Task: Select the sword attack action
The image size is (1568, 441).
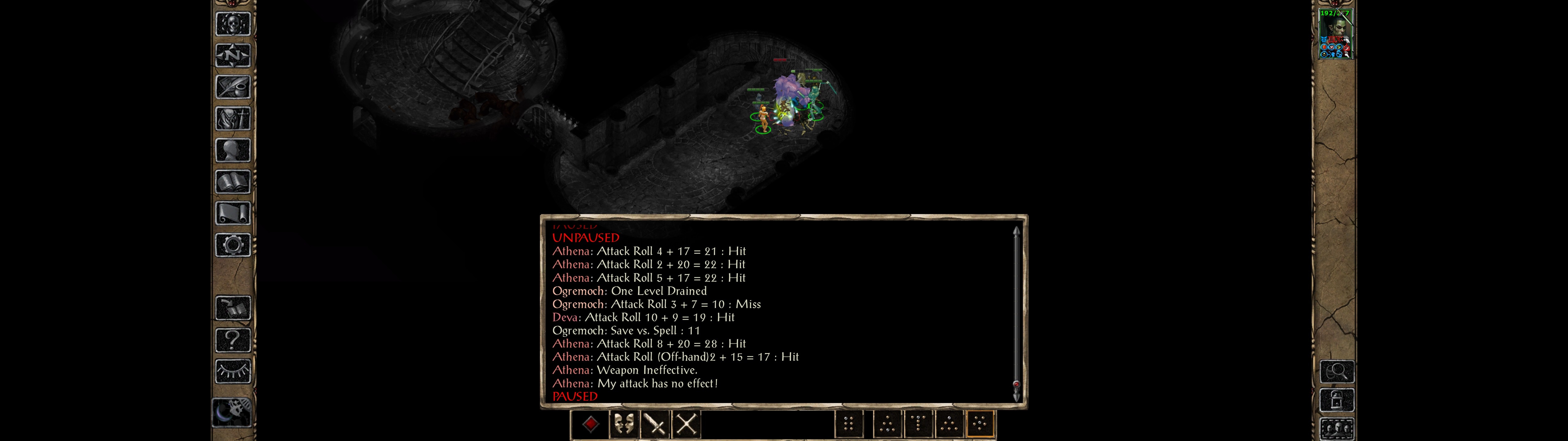Action: coord(654,424)
